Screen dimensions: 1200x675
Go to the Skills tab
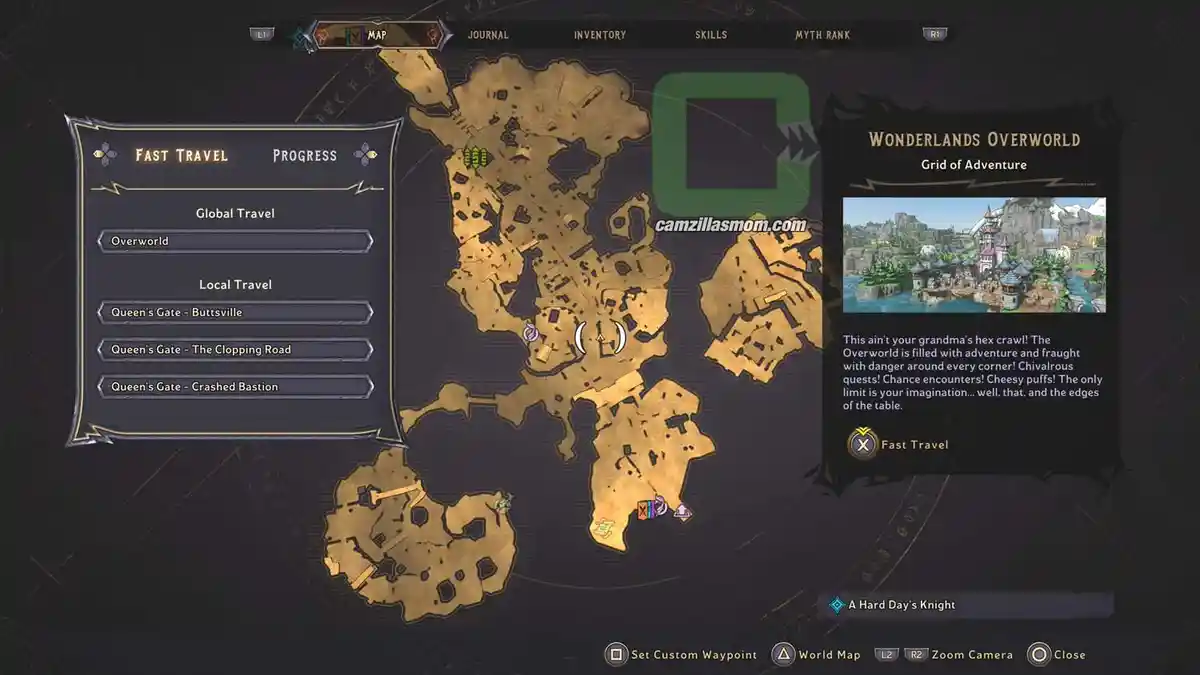click(x=711, y=35)
